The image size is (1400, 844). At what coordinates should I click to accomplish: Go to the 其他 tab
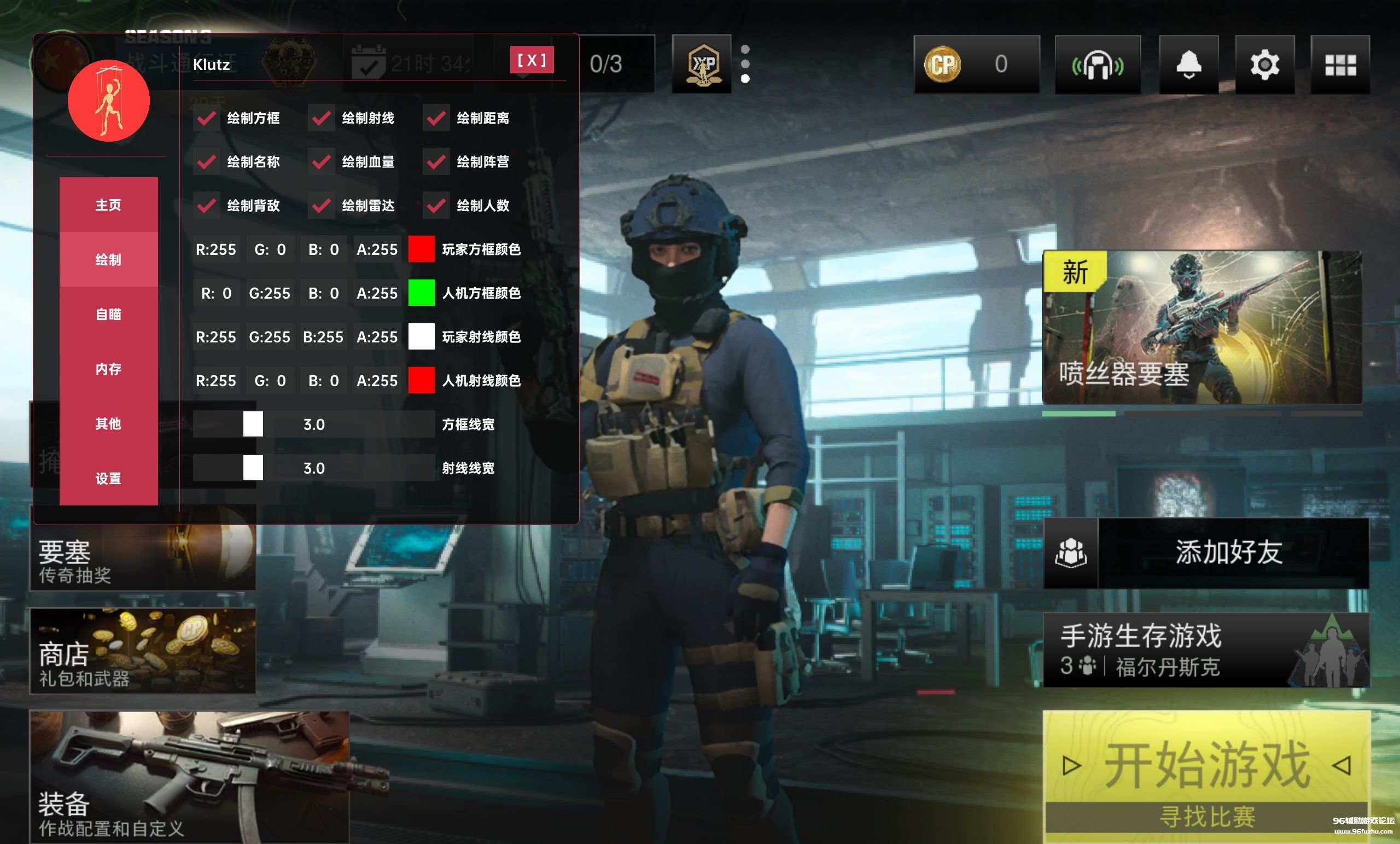(x=108, y=424)
